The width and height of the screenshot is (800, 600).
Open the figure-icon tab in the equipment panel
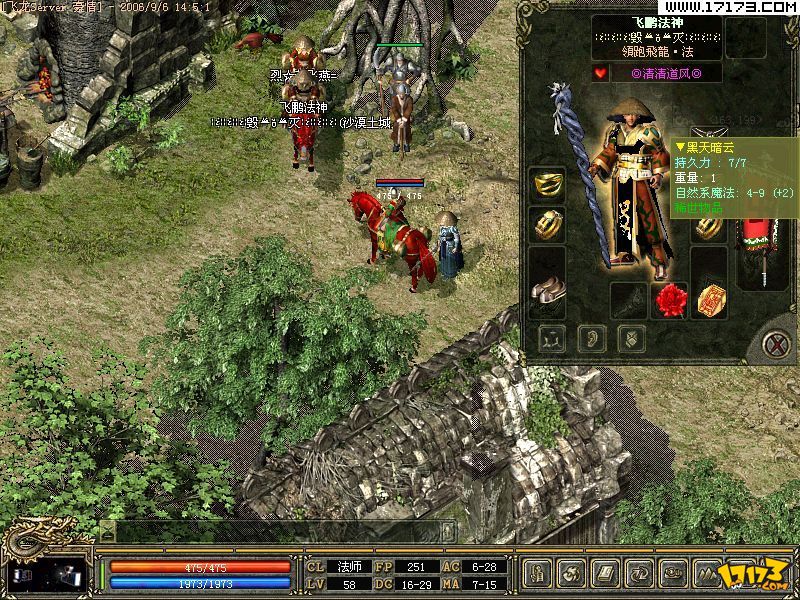coord(551,338)
